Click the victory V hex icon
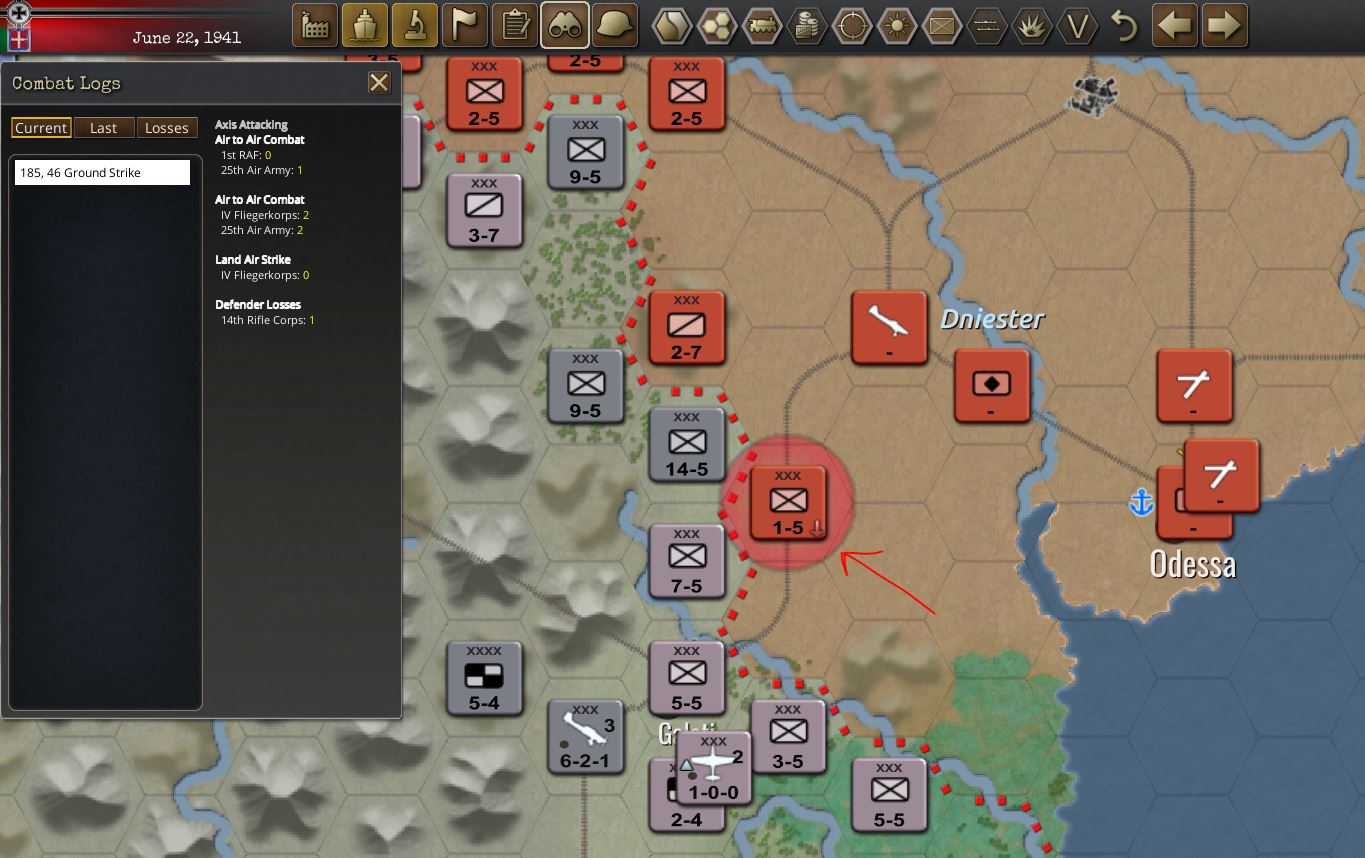 tap(1077, 27)
